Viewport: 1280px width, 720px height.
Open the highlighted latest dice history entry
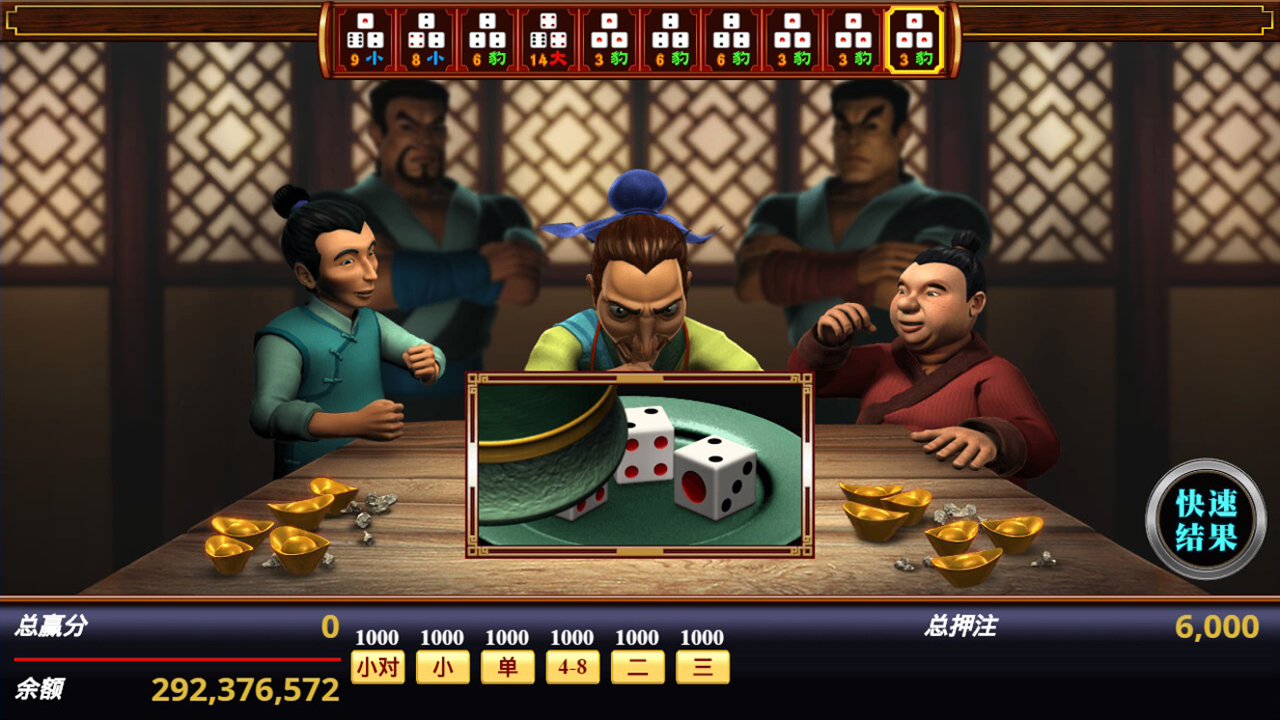pos(914,40)
